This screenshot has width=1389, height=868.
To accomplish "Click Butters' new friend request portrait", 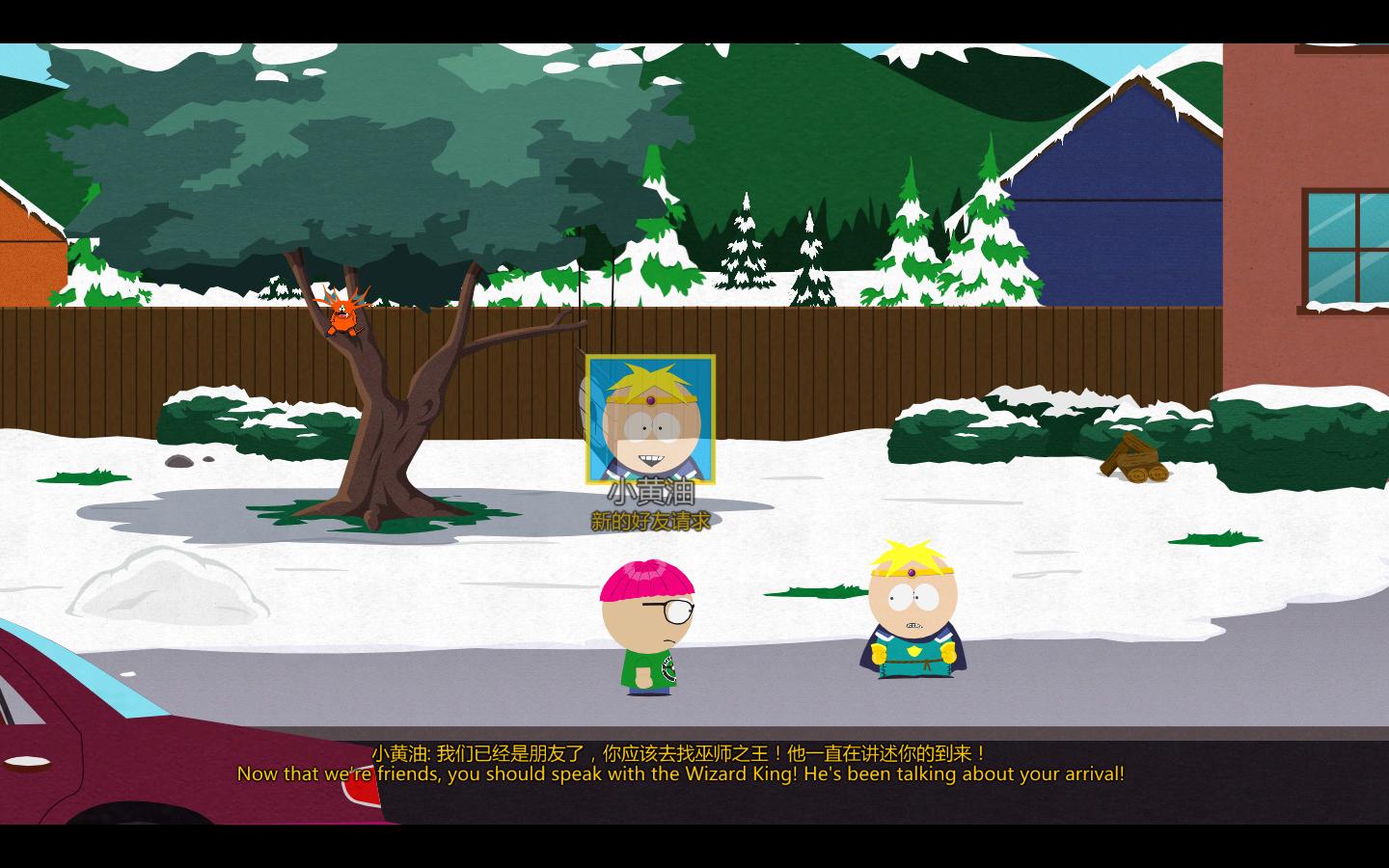I will pyautogui.click(x=650, y=420).
